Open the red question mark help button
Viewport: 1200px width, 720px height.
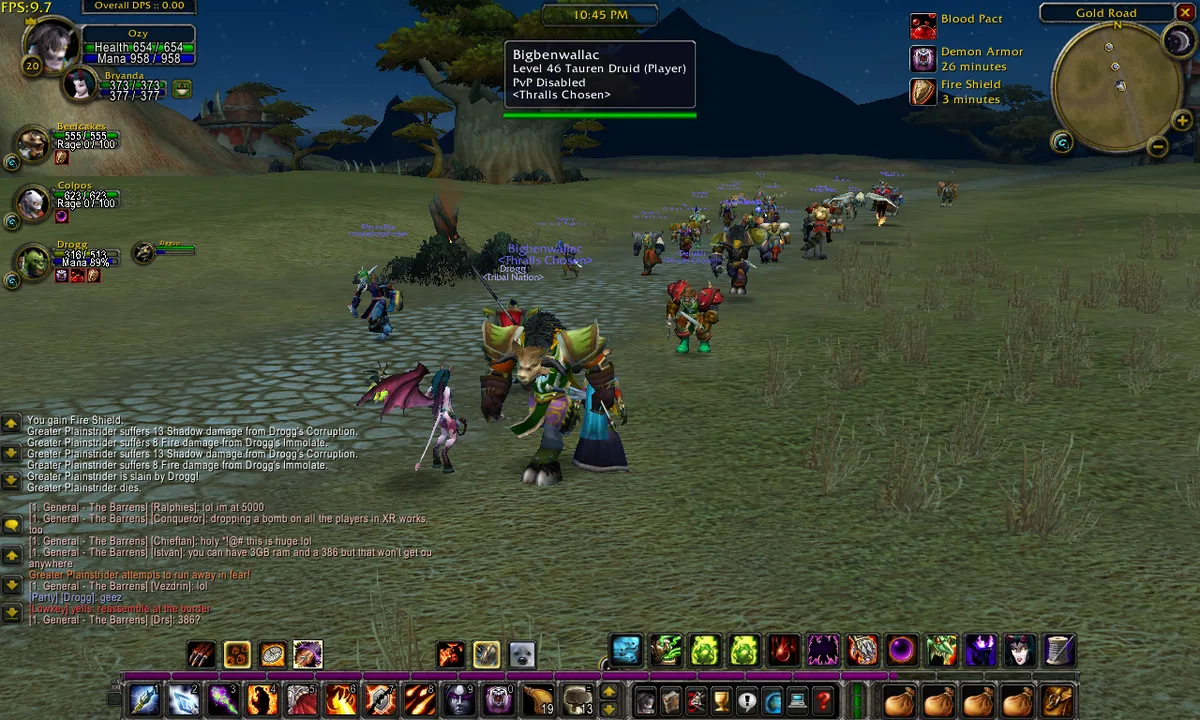coord(824,700)
